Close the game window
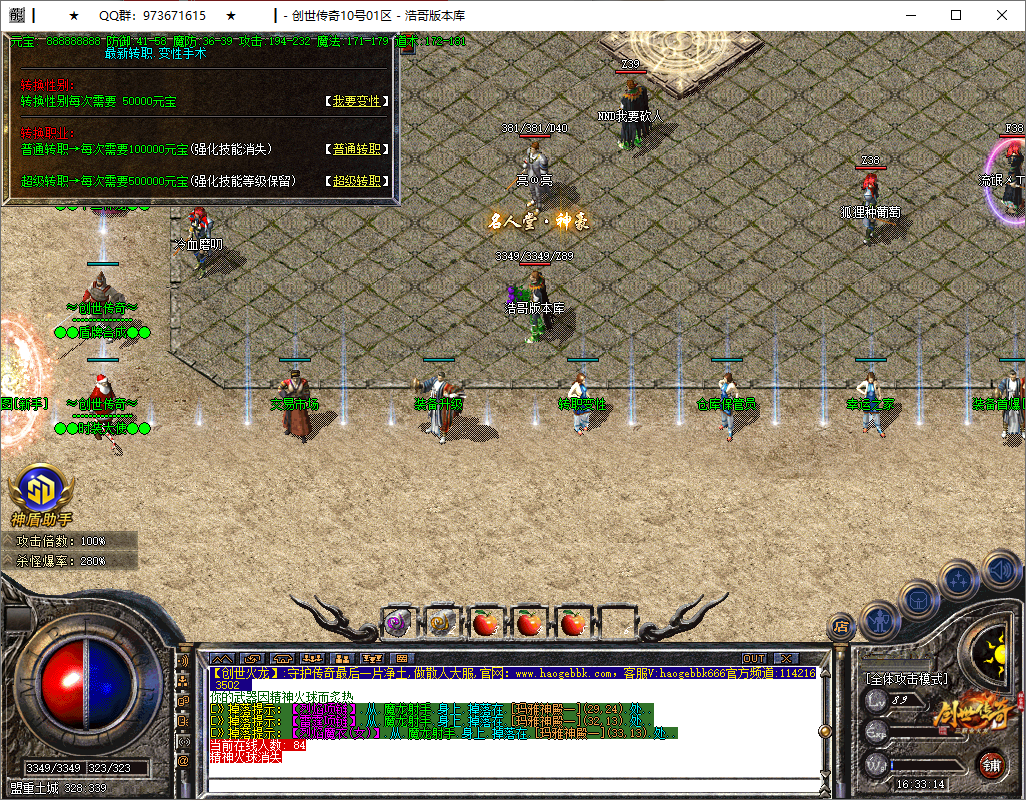1026x800 pixels. pyautogui.click(x=1002, y=15)
